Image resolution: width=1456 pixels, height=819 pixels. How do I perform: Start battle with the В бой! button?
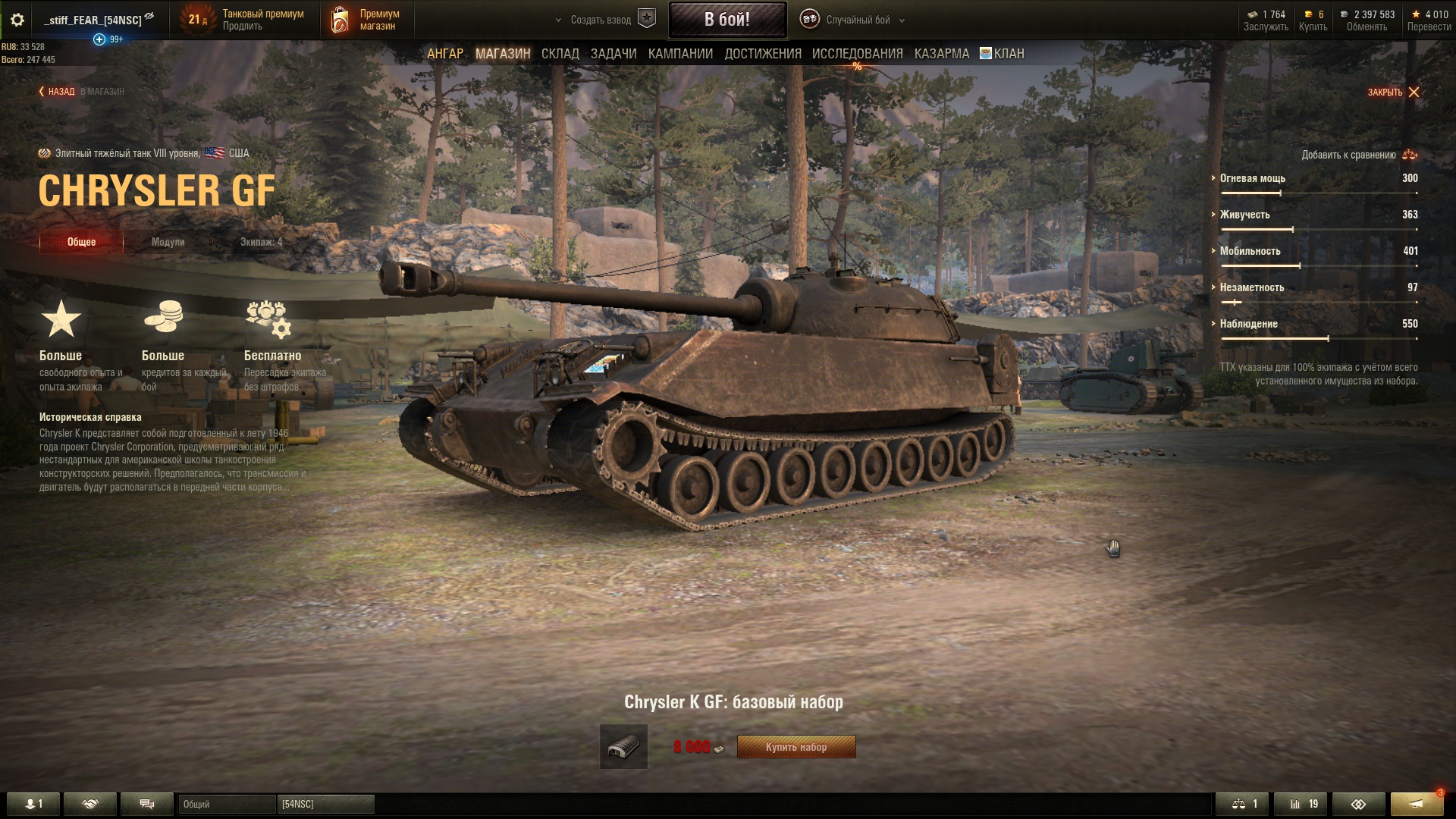[x=726, y=20]
